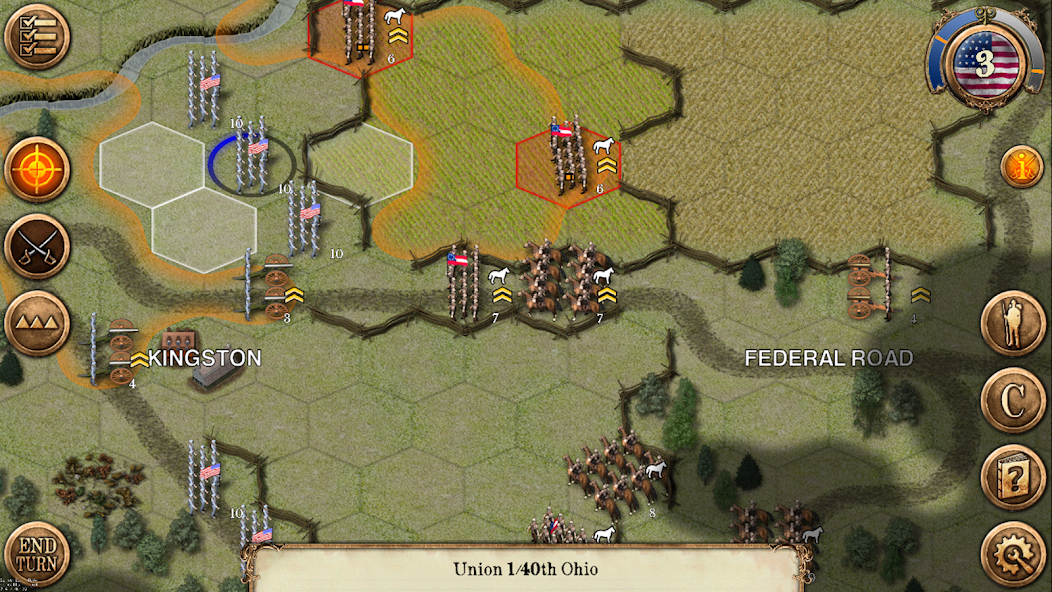Open the orange info button
This screenshot has height=592, width=1052.
(x=1021, y=168)
